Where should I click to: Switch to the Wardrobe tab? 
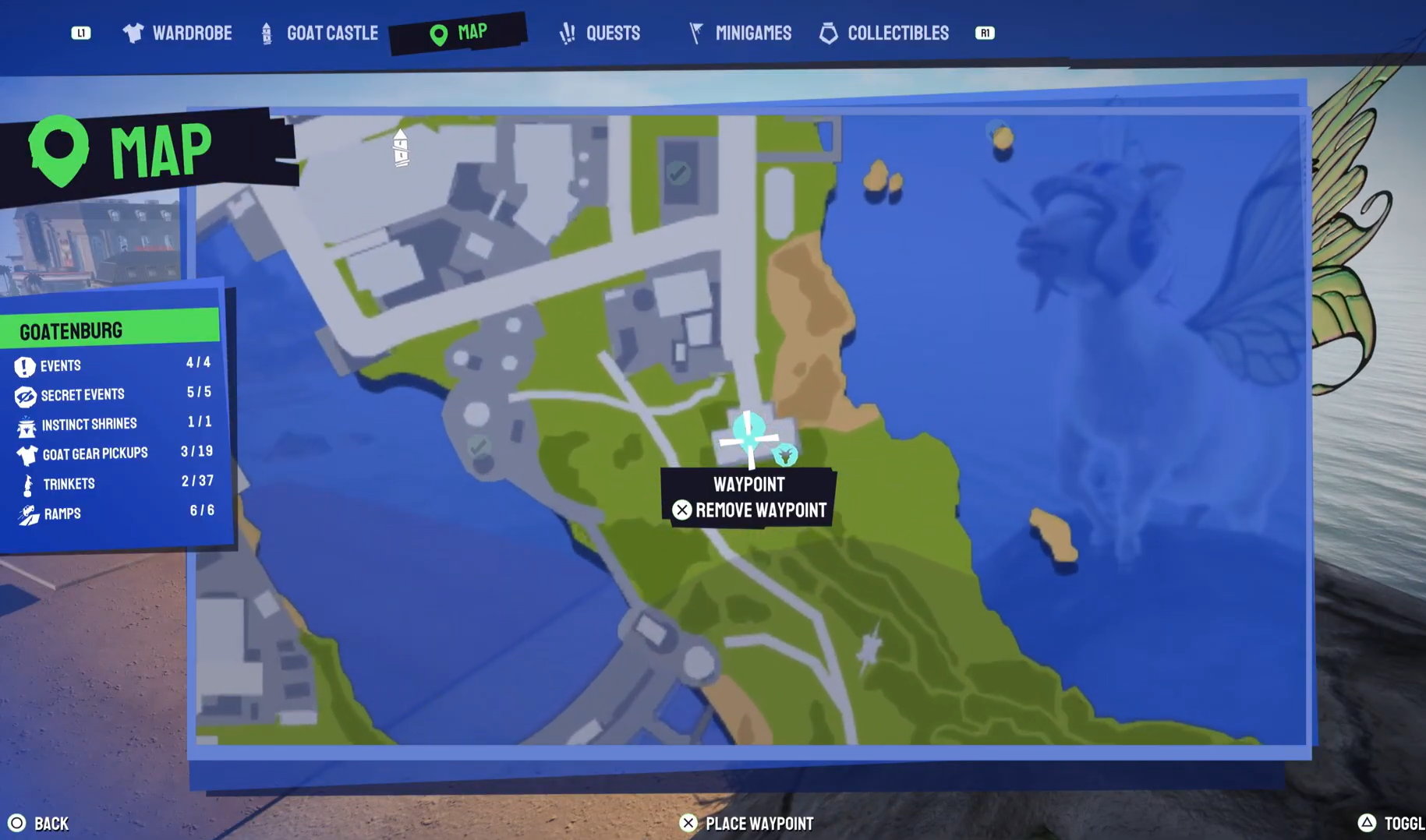click(x=176, y=33)
